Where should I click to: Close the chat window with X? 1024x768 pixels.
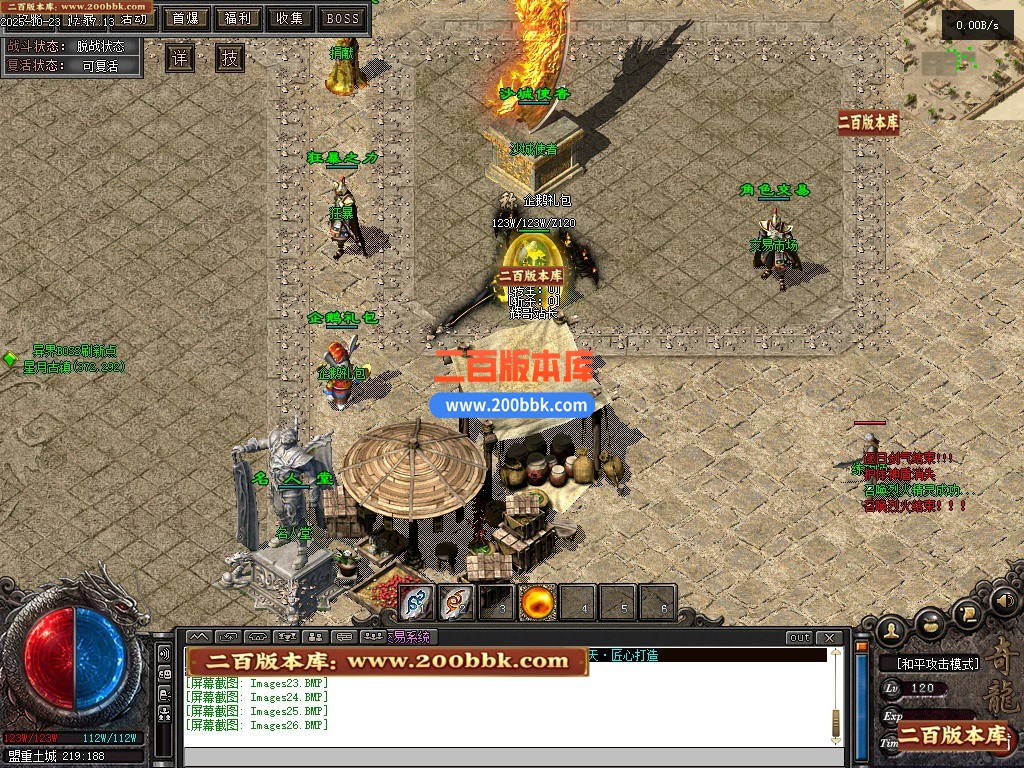829,638
